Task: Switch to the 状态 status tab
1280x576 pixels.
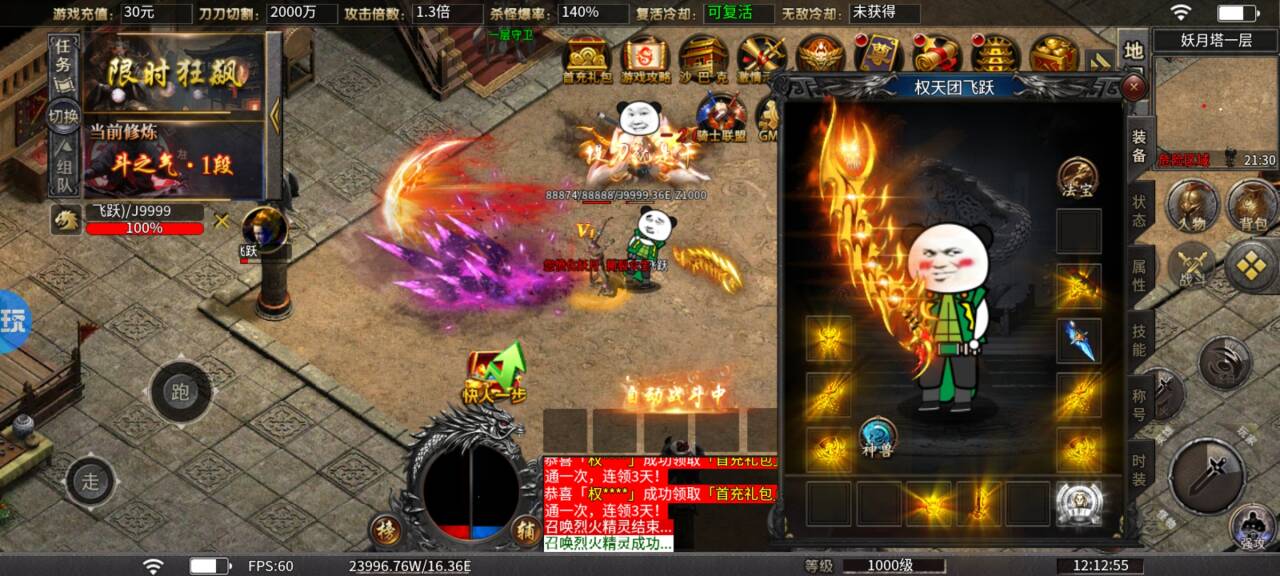Action: pyautogui.click(x=1139, y=209)
